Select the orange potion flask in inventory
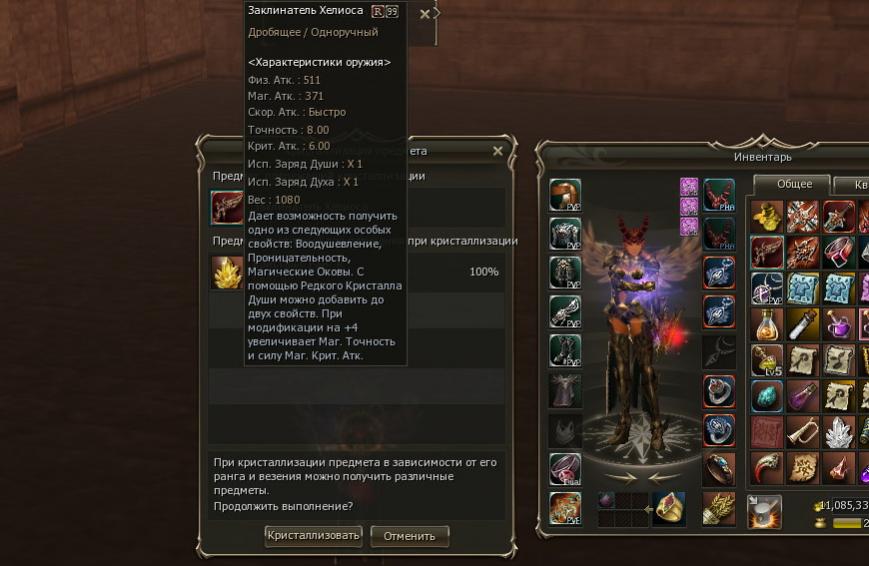 click(x=767, y=324)
